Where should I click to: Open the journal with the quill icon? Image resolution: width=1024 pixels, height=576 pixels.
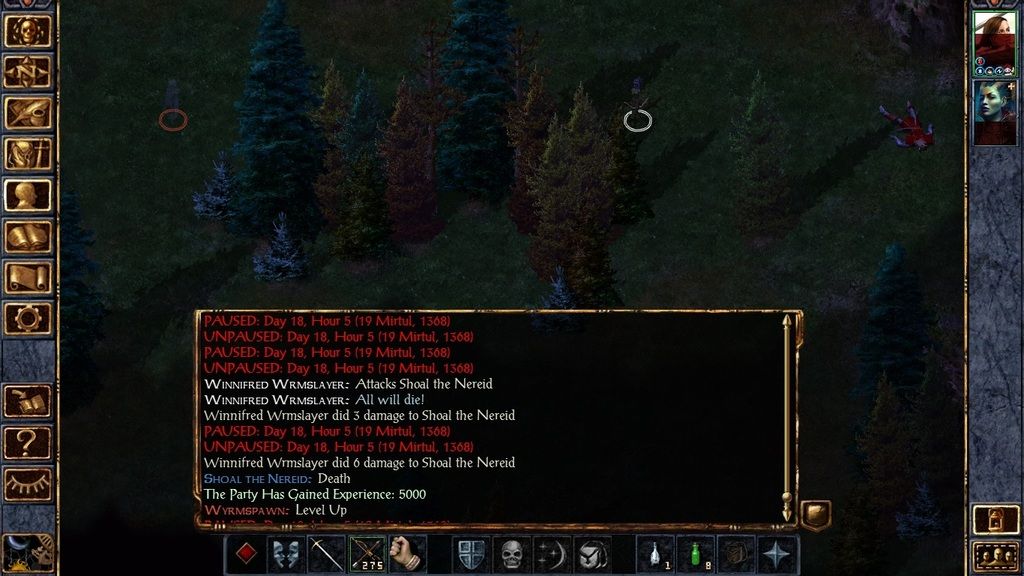[28, 112]
